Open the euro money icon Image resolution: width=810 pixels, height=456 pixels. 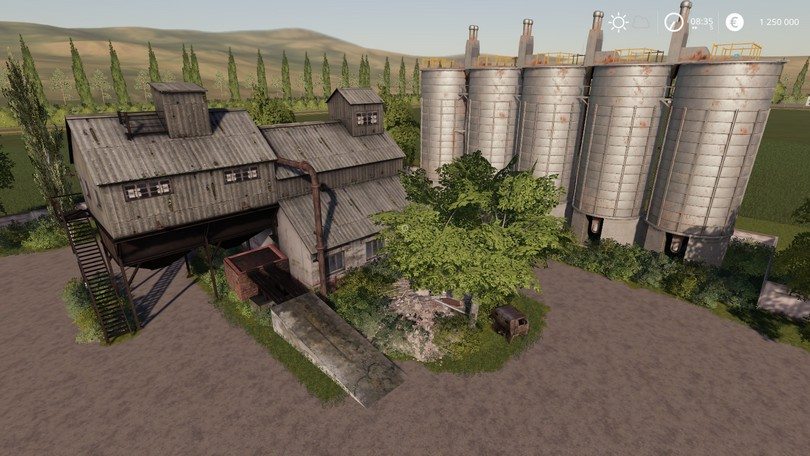[x=734, y=21]
